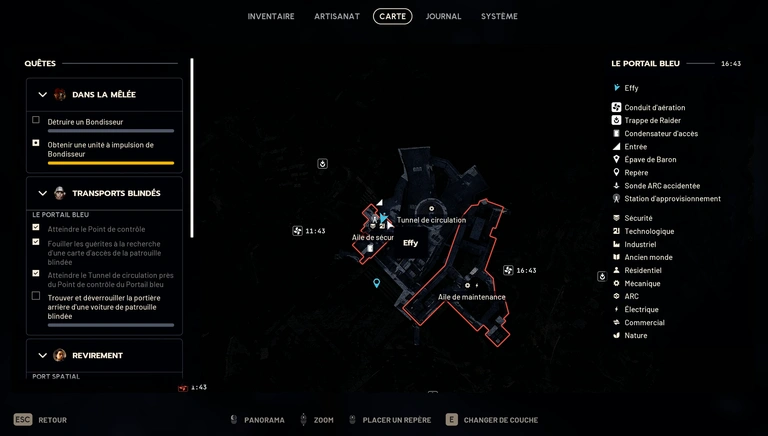768x436 pixels.
Task: Collapse the Revirement quest section
Action: (x=42, y=355)
